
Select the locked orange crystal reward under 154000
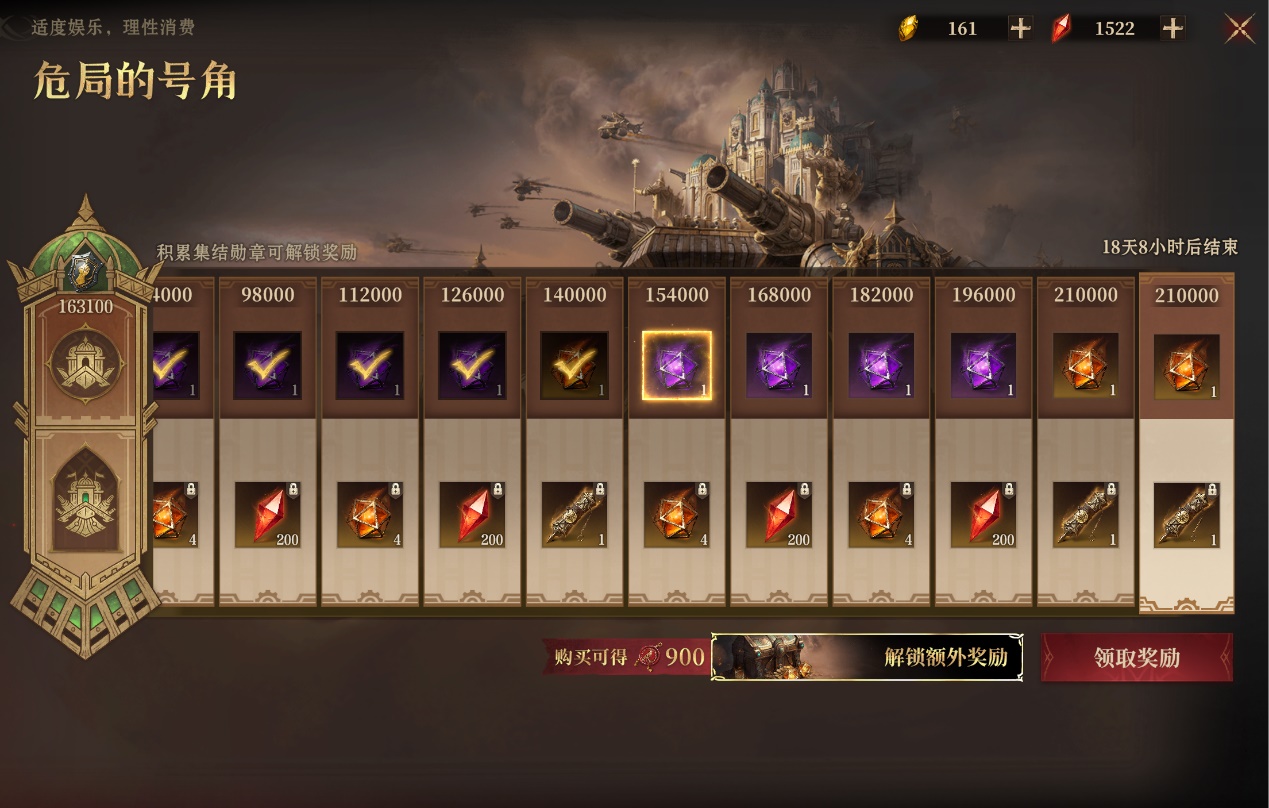[x=677, y=515]
